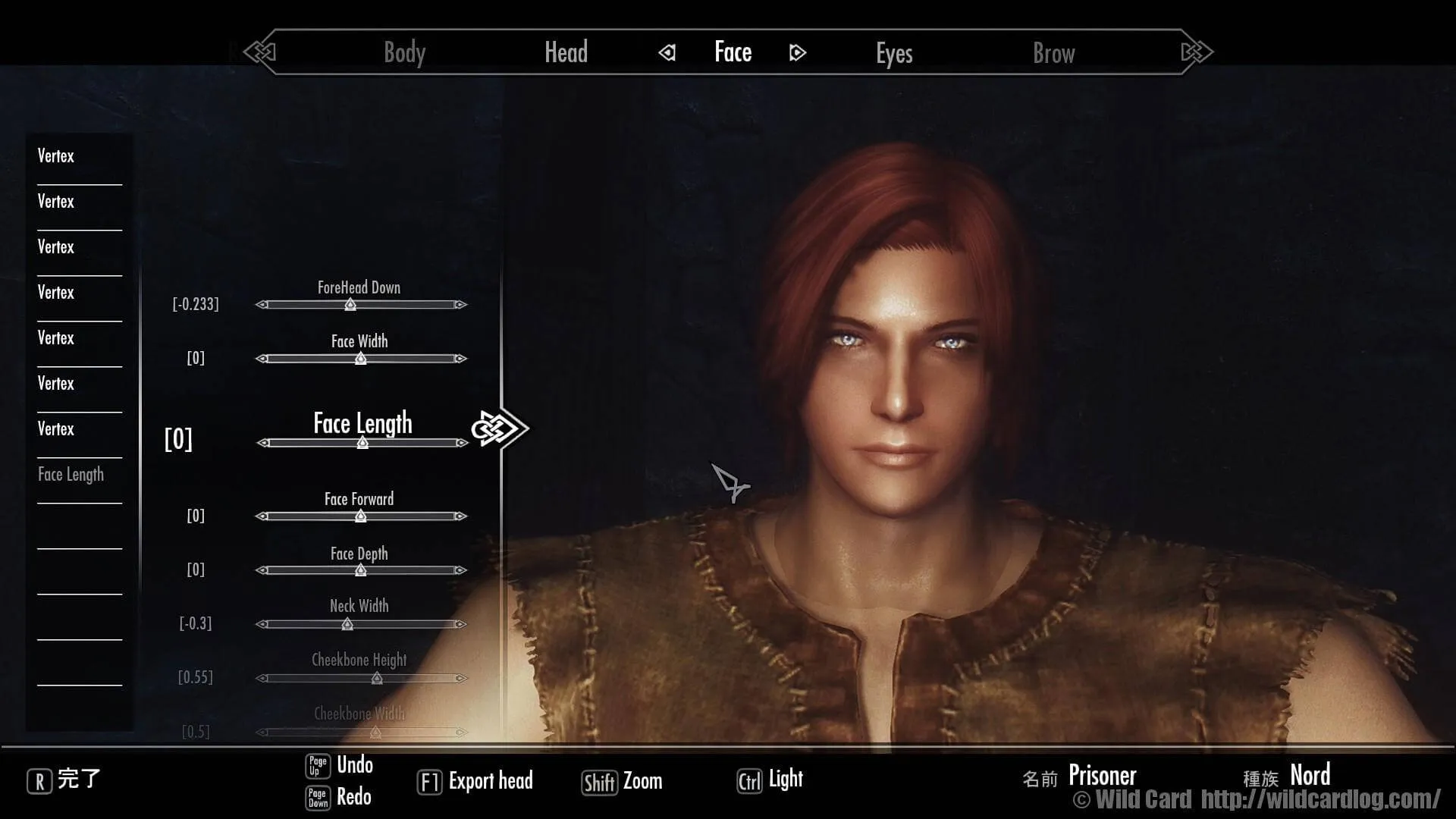Click the Export head button
The height and width of the screenshot is (819, 1456).
tap(475, 781)
